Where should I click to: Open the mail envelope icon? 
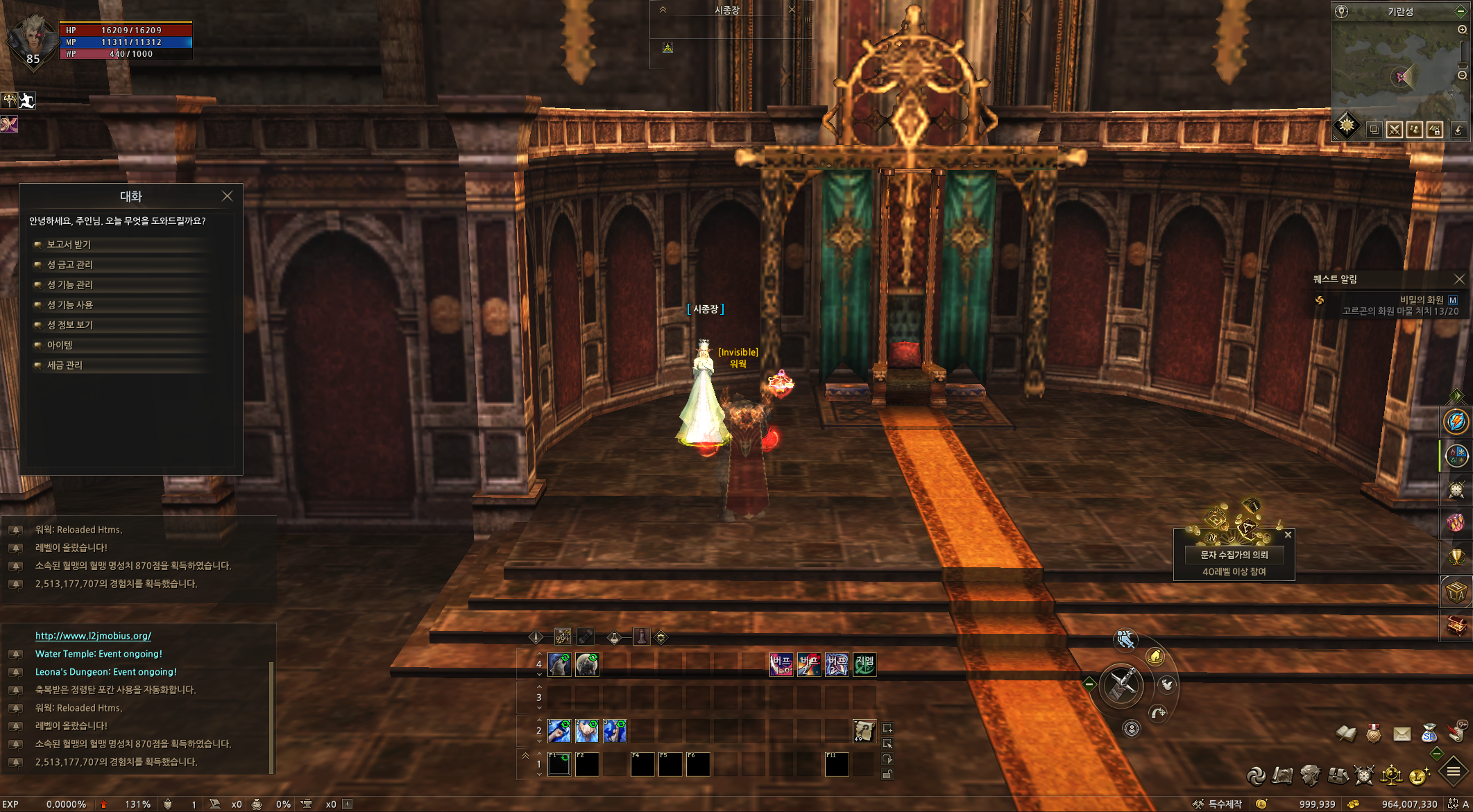tap(1402, 734)
